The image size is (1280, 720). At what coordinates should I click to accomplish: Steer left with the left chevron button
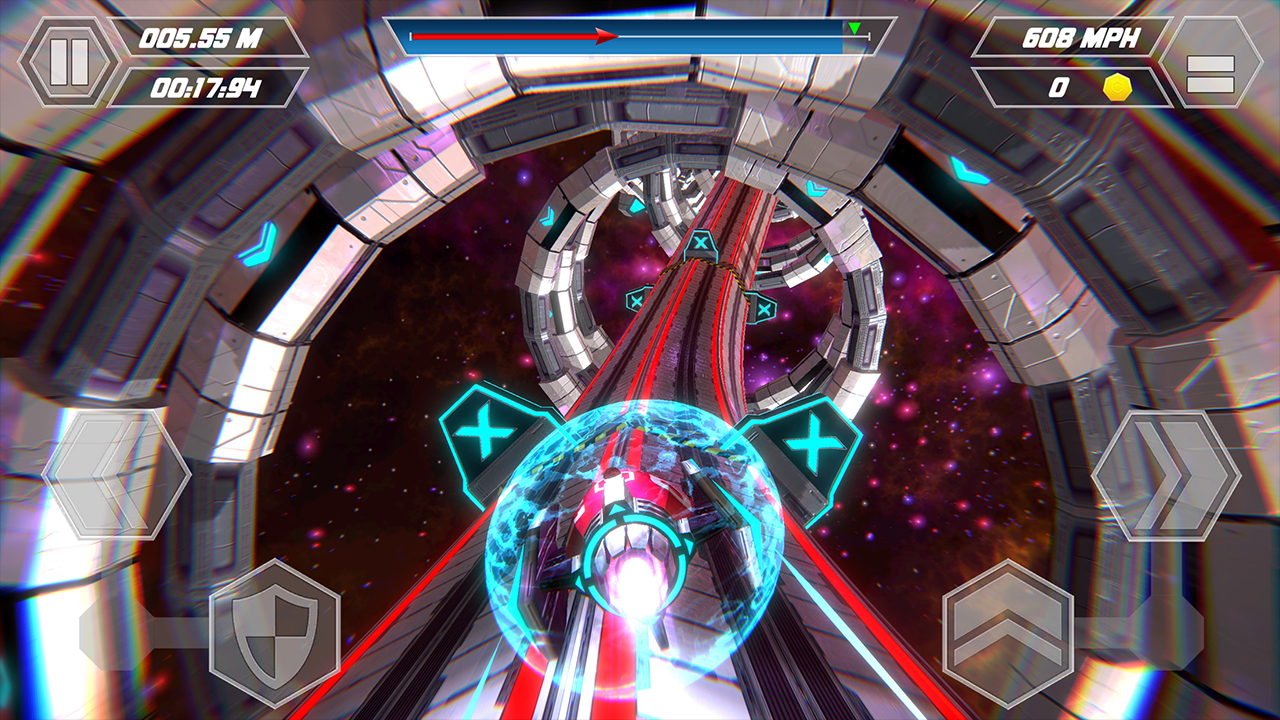click(117, 475)
